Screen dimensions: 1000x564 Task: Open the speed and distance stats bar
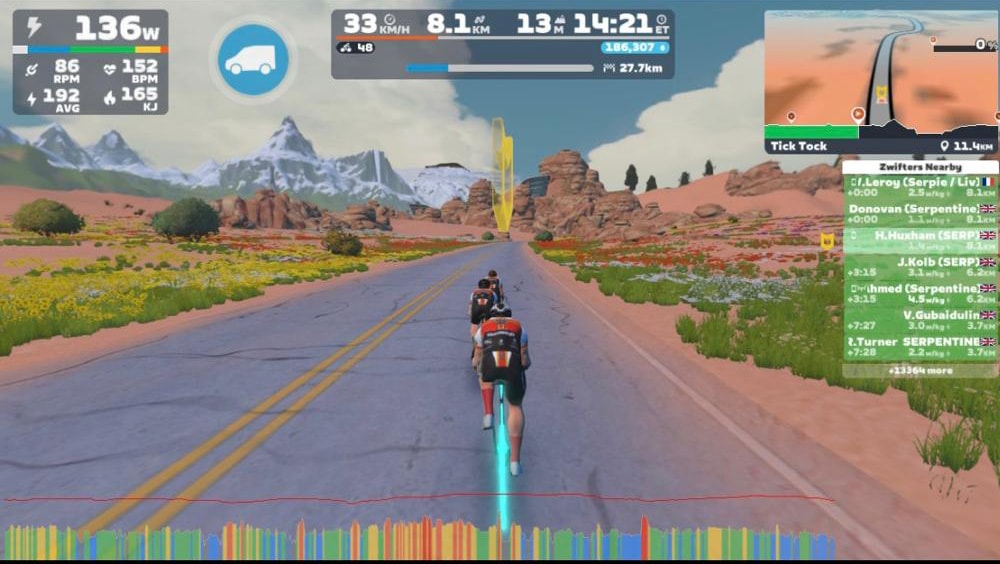click(502, 44)
